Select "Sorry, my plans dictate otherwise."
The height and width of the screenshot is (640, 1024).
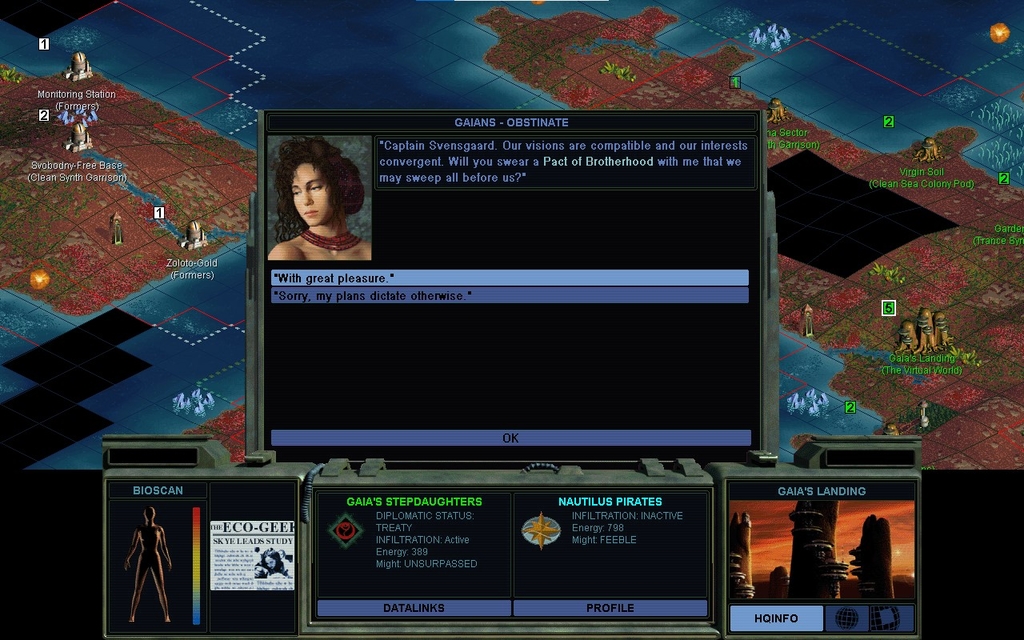tap(509, 296)
